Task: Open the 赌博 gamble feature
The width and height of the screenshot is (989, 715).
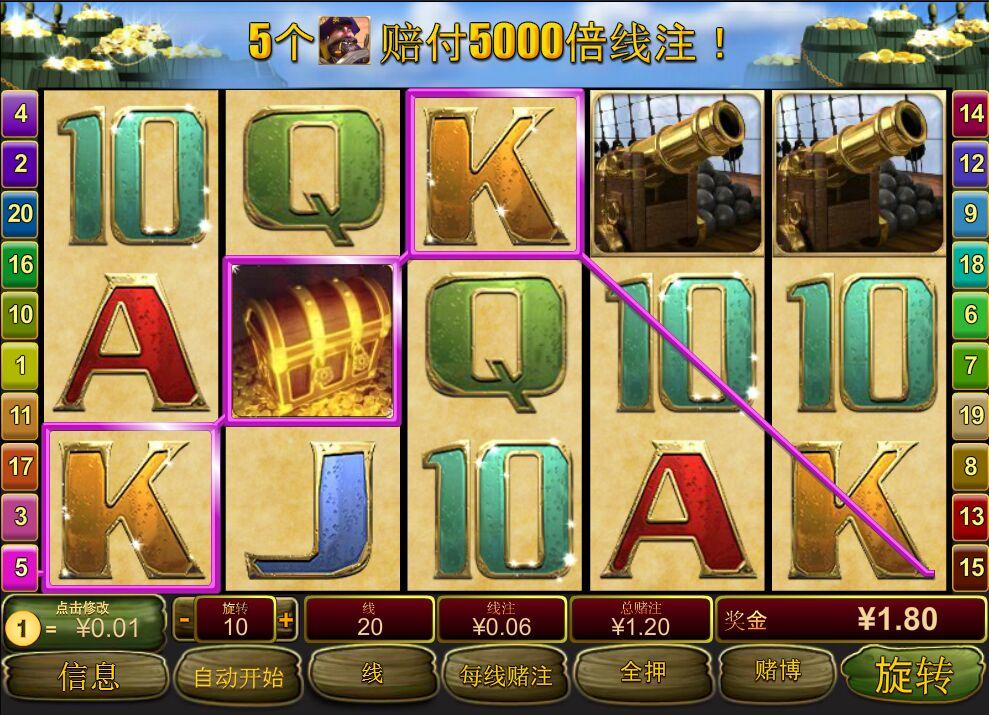Action: 776,671
